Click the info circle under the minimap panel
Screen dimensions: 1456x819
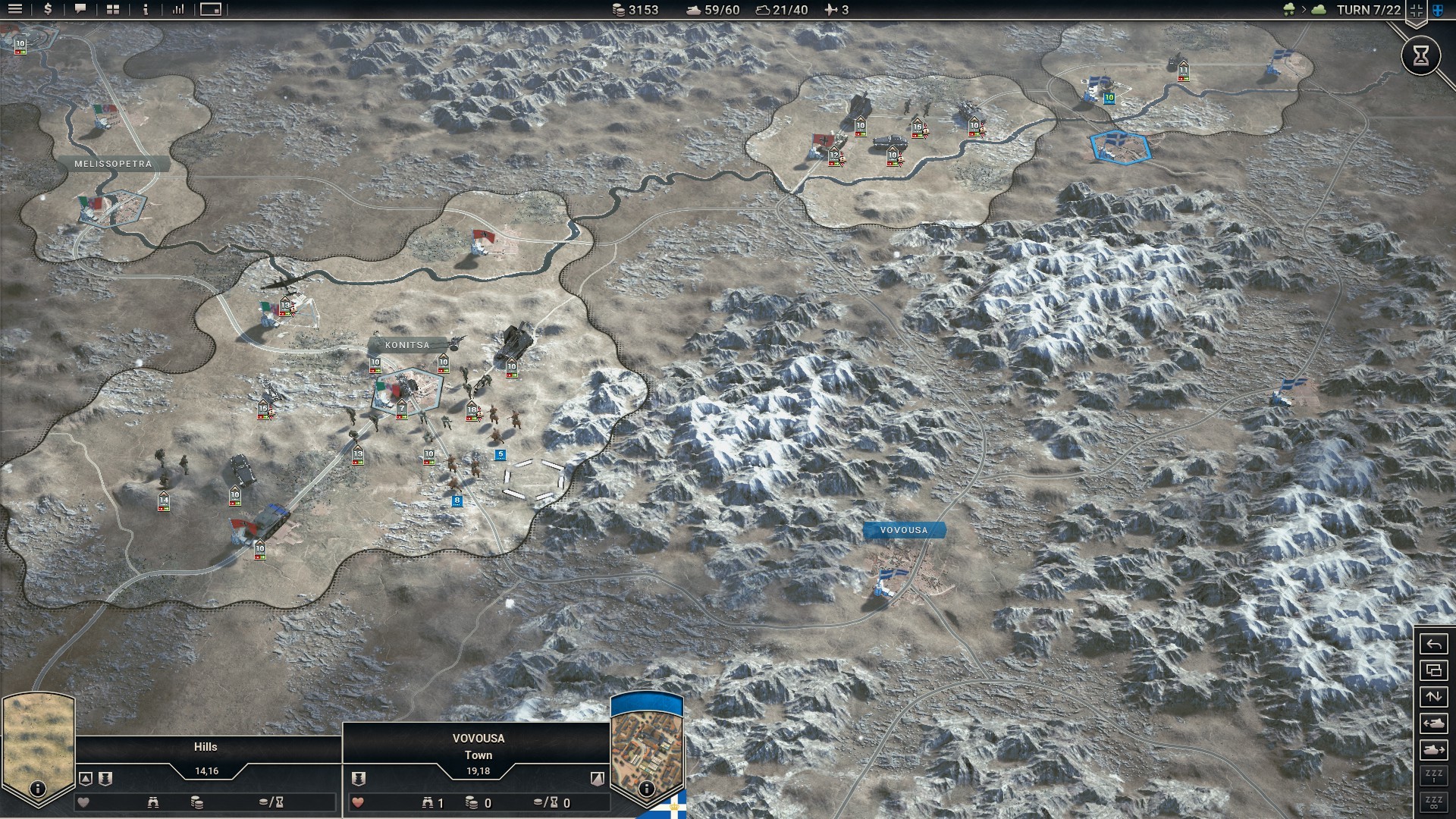(645, 787)
